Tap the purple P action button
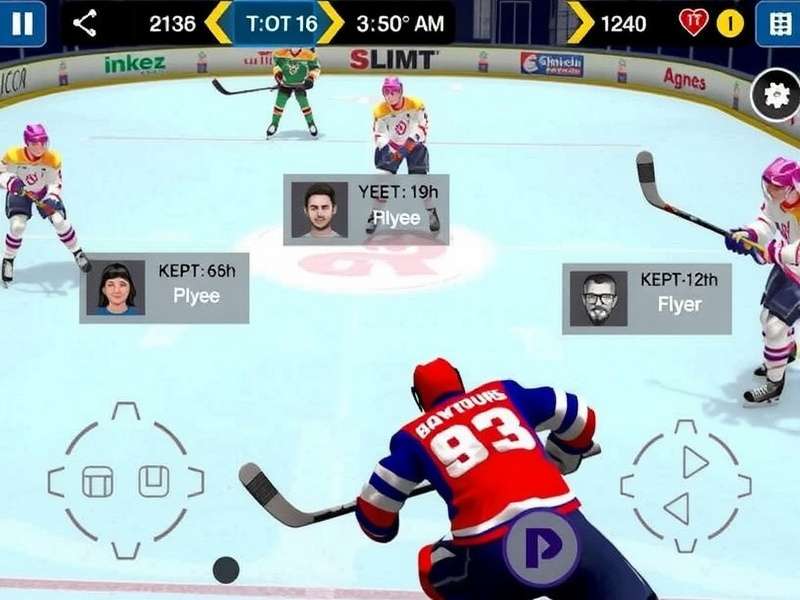Image resolution: width=800 pixels, height=600 pixels. pos(540,548)
